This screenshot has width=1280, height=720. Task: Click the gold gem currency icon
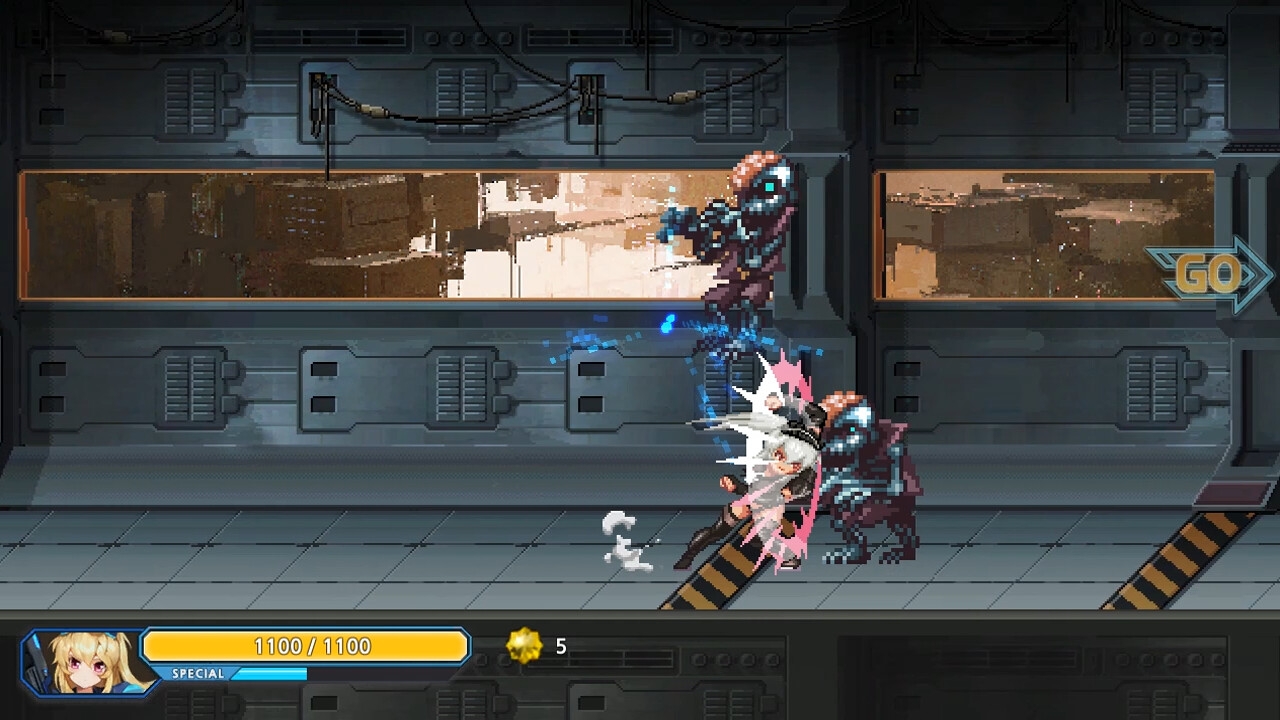point(524,647)
